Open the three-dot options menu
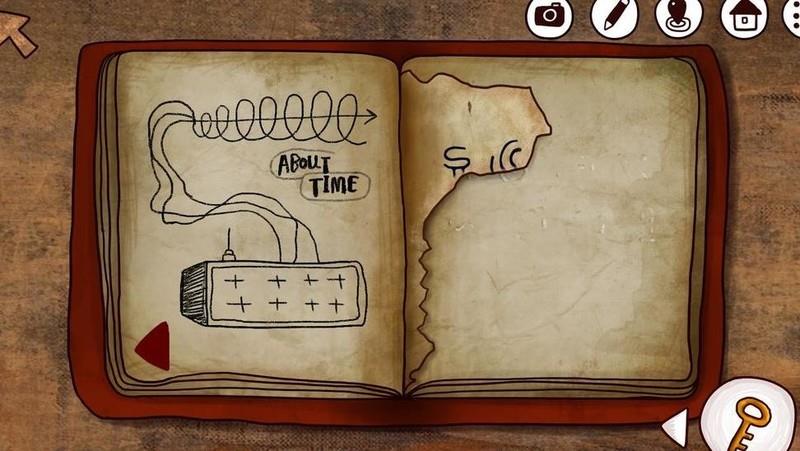Image resolution: width=800 pixels, height=451 pixels. [792, 17]
